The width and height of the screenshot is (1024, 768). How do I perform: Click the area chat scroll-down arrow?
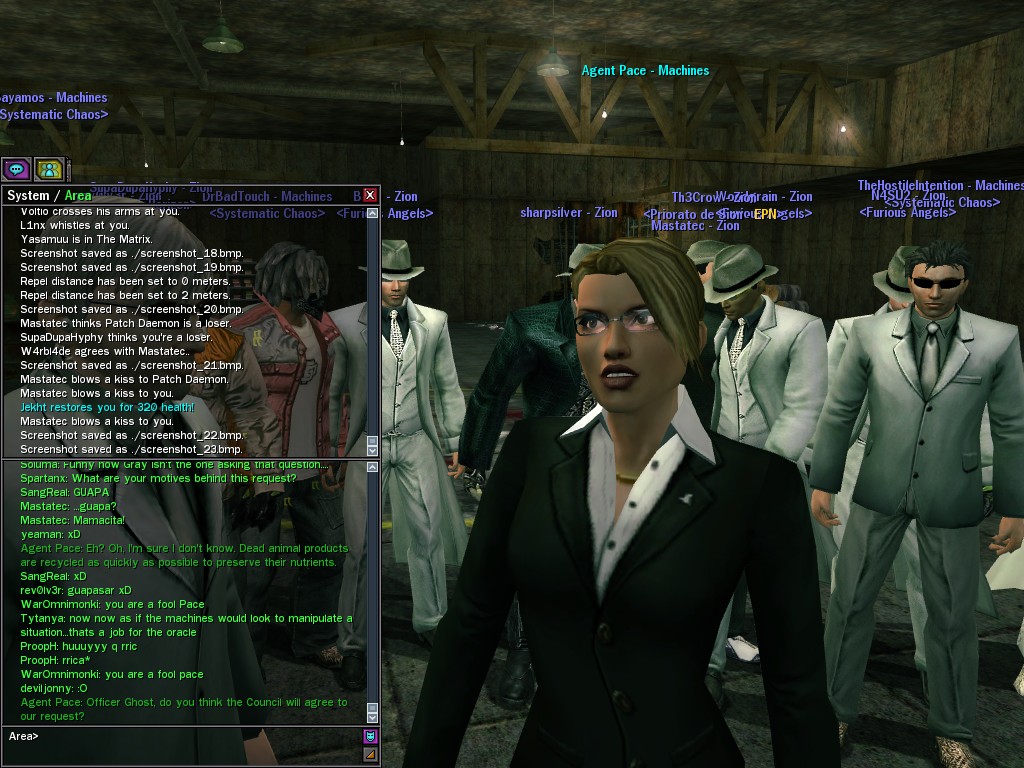coord(372,716)
